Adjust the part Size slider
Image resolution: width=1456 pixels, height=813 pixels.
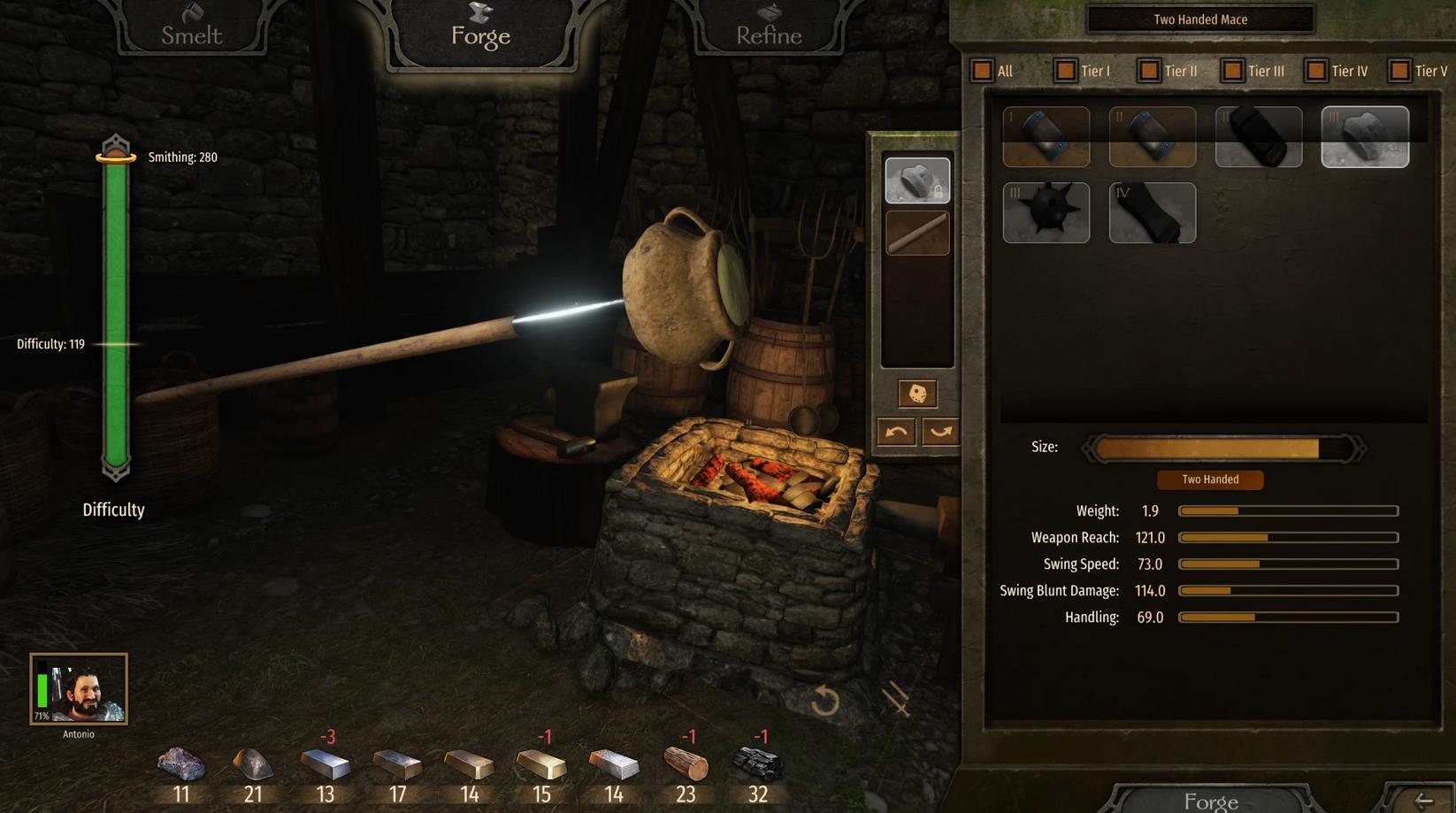coord(1223,449)
